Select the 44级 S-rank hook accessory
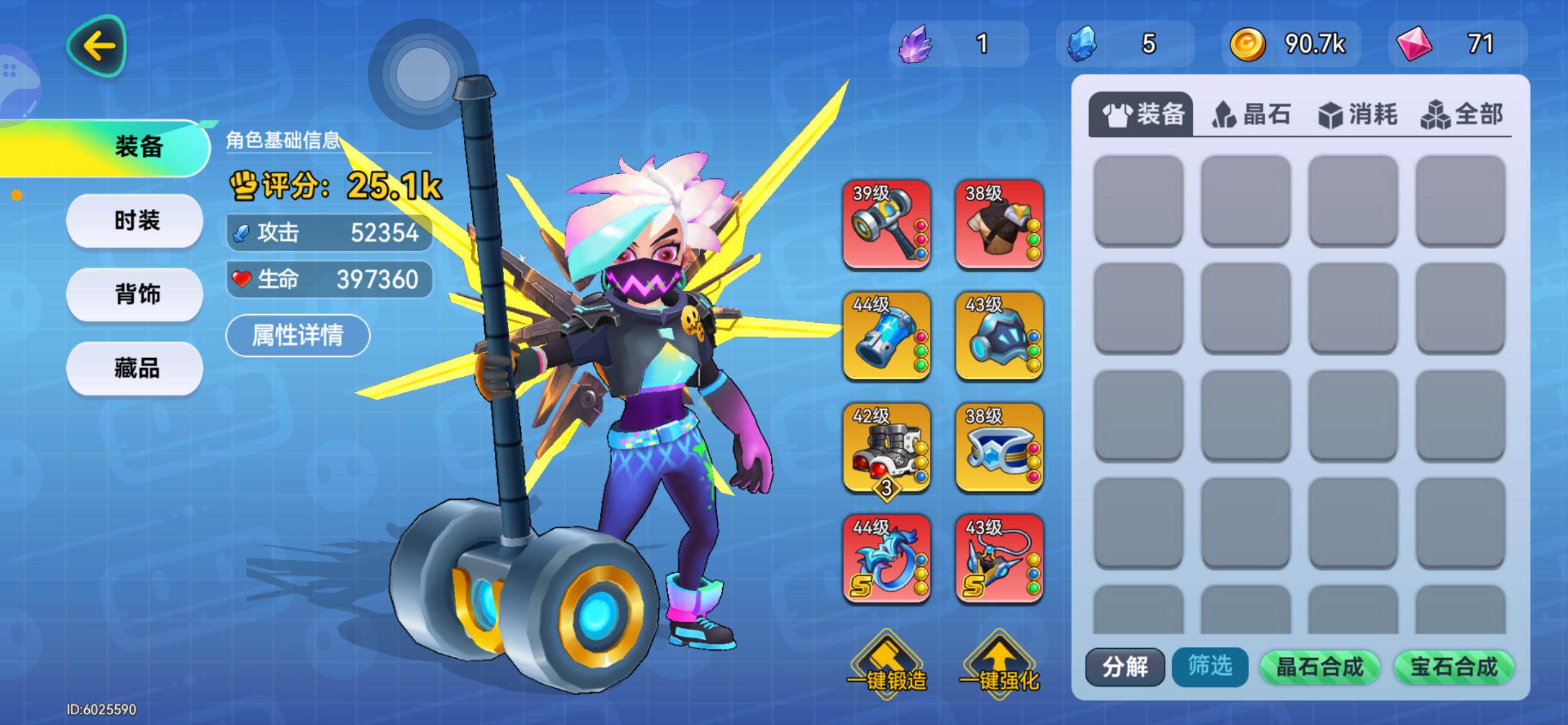Viewport: 1568px width, 725px height. pyautogui.click(x=886, y=560)
